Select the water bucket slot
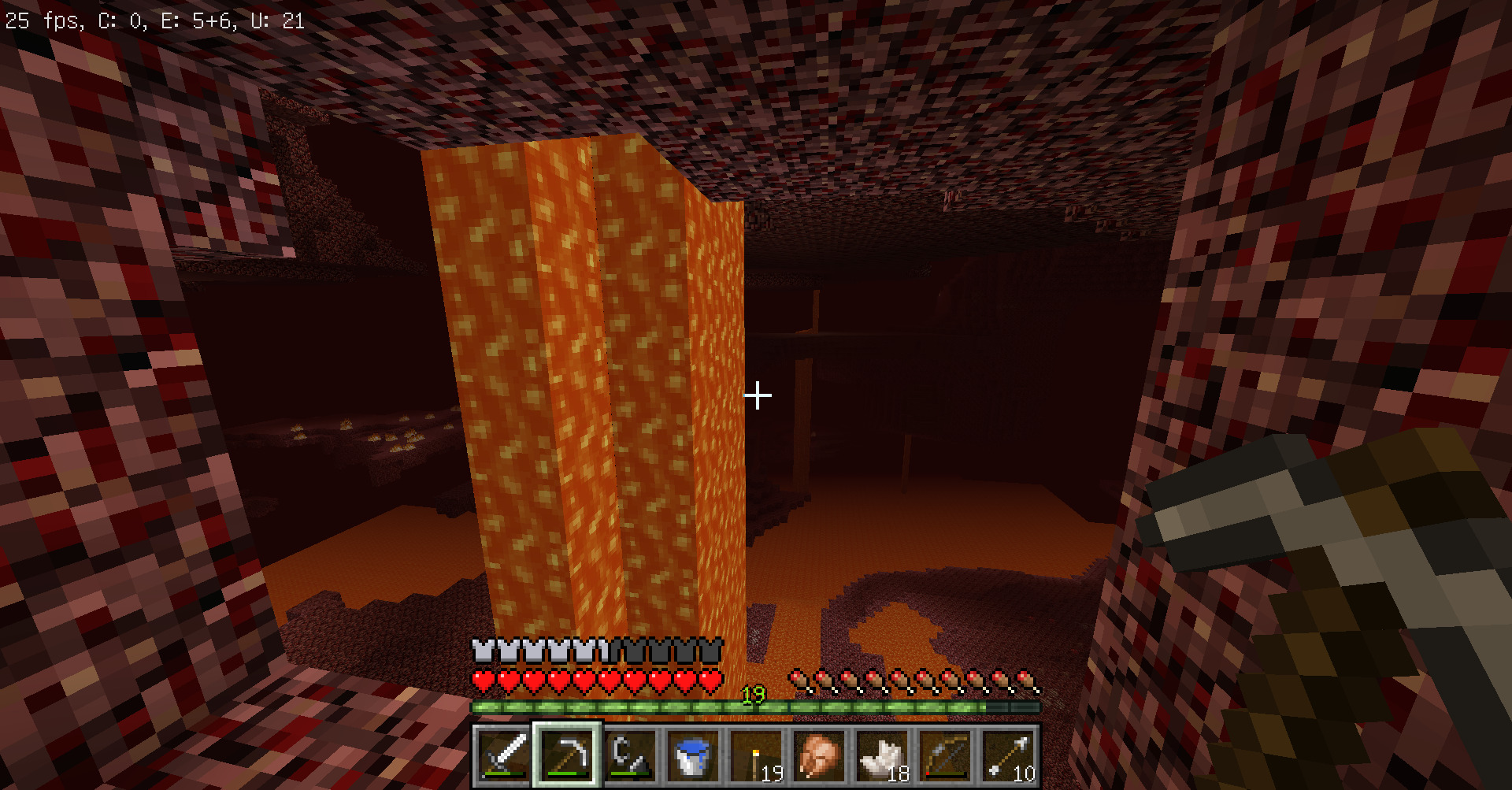 tap(693, 755)
